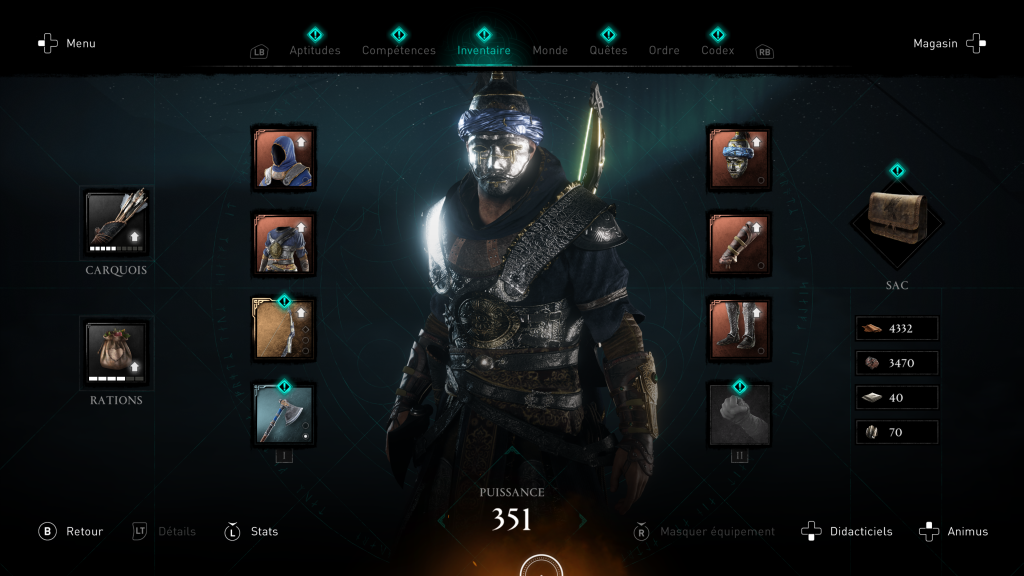Open the Compétences tab
The image size is (1024, 576).
coord(398,50)
